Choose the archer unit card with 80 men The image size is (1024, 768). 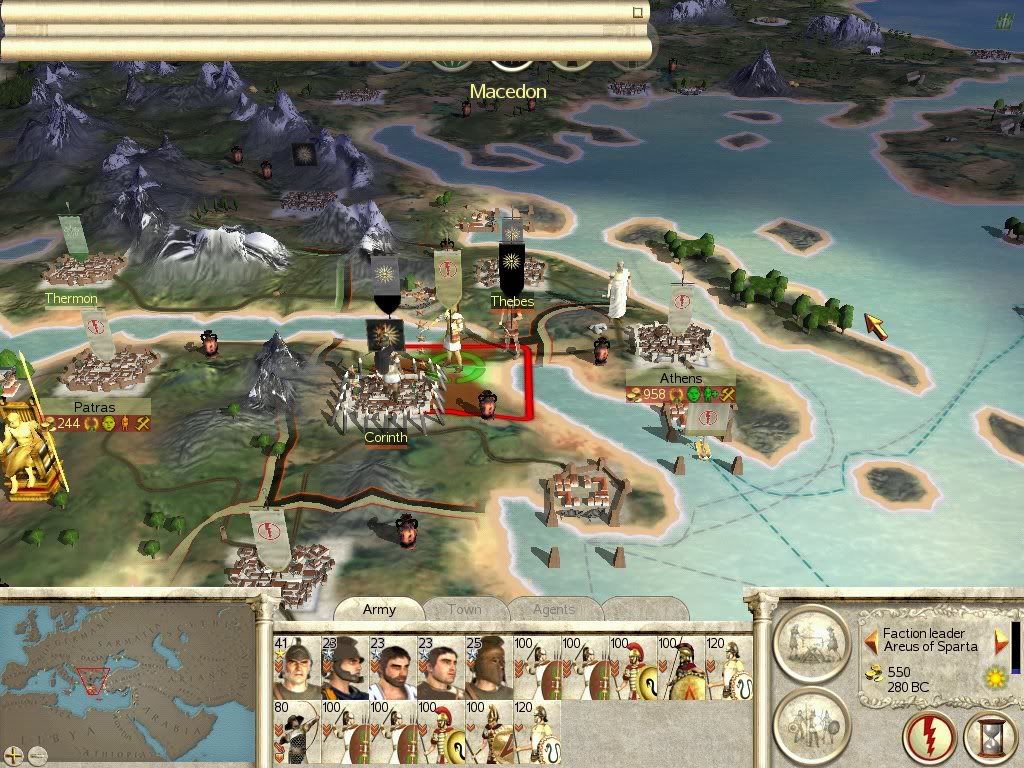tap(297, 732)
